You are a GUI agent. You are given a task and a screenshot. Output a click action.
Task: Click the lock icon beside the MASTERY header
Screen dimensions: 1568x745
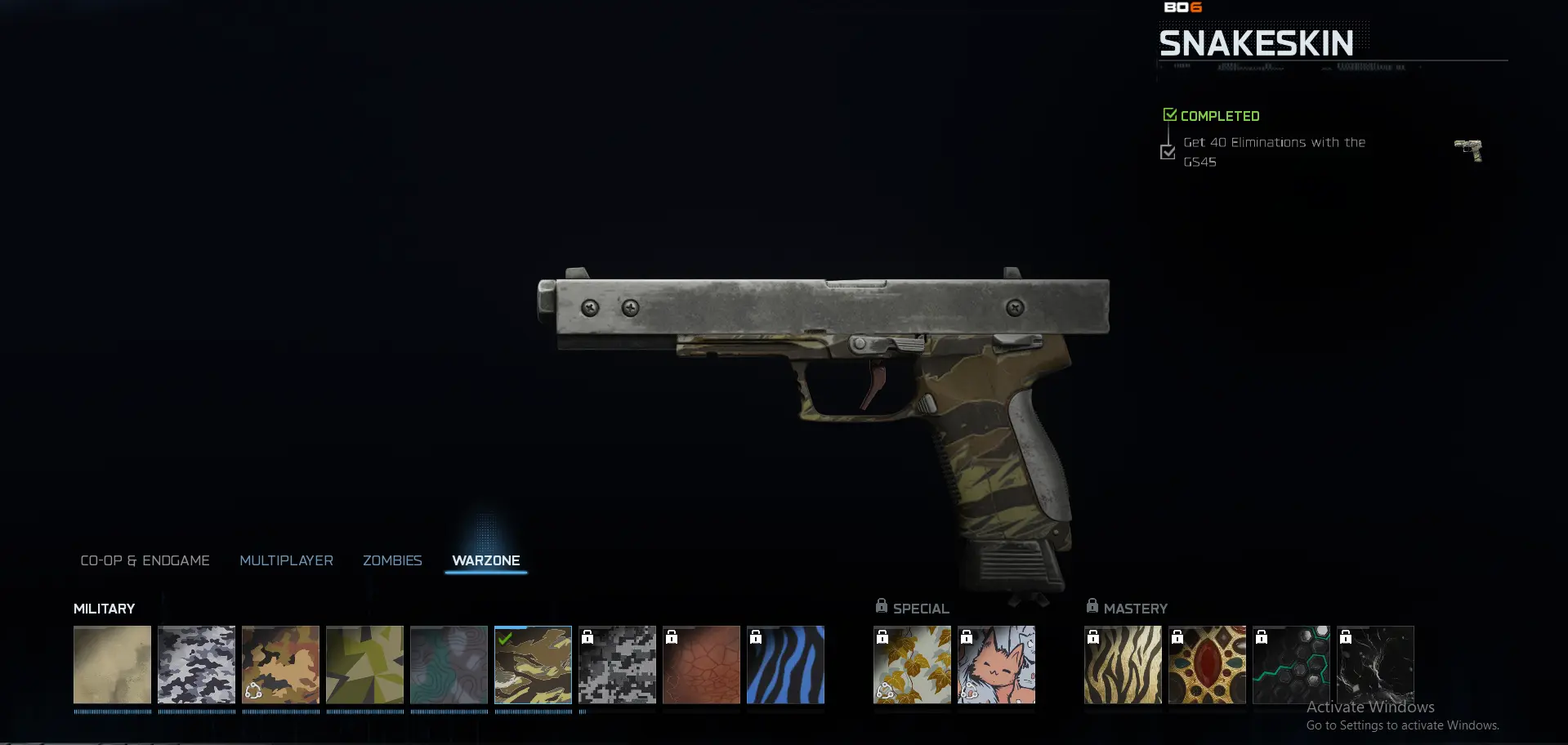click(1092, 605)
